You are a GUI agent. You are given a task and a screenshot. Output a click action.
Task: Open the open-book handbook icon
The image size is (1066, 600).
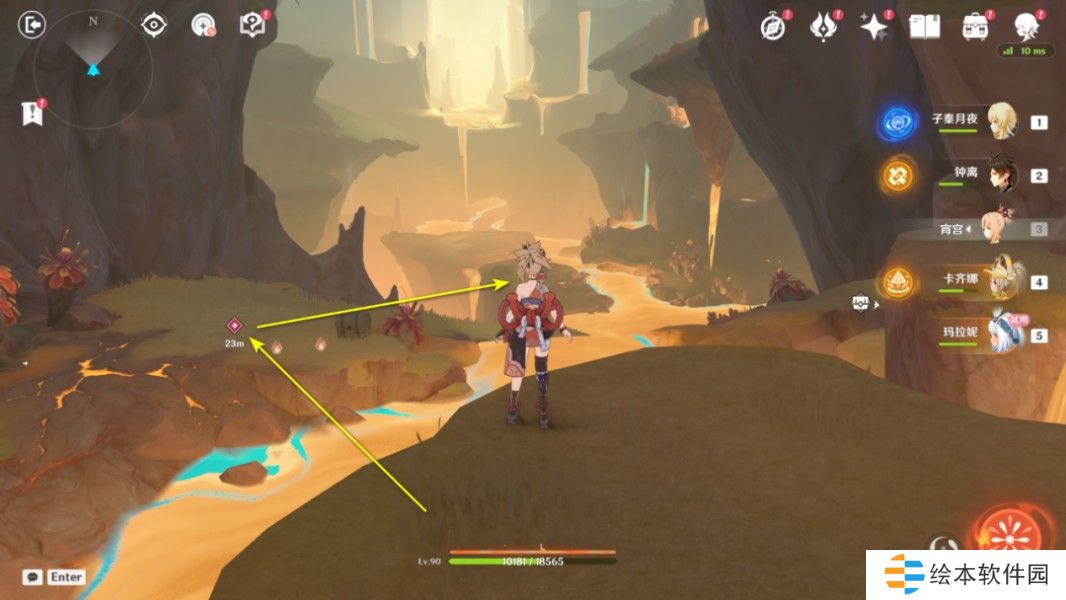[925, 27]
